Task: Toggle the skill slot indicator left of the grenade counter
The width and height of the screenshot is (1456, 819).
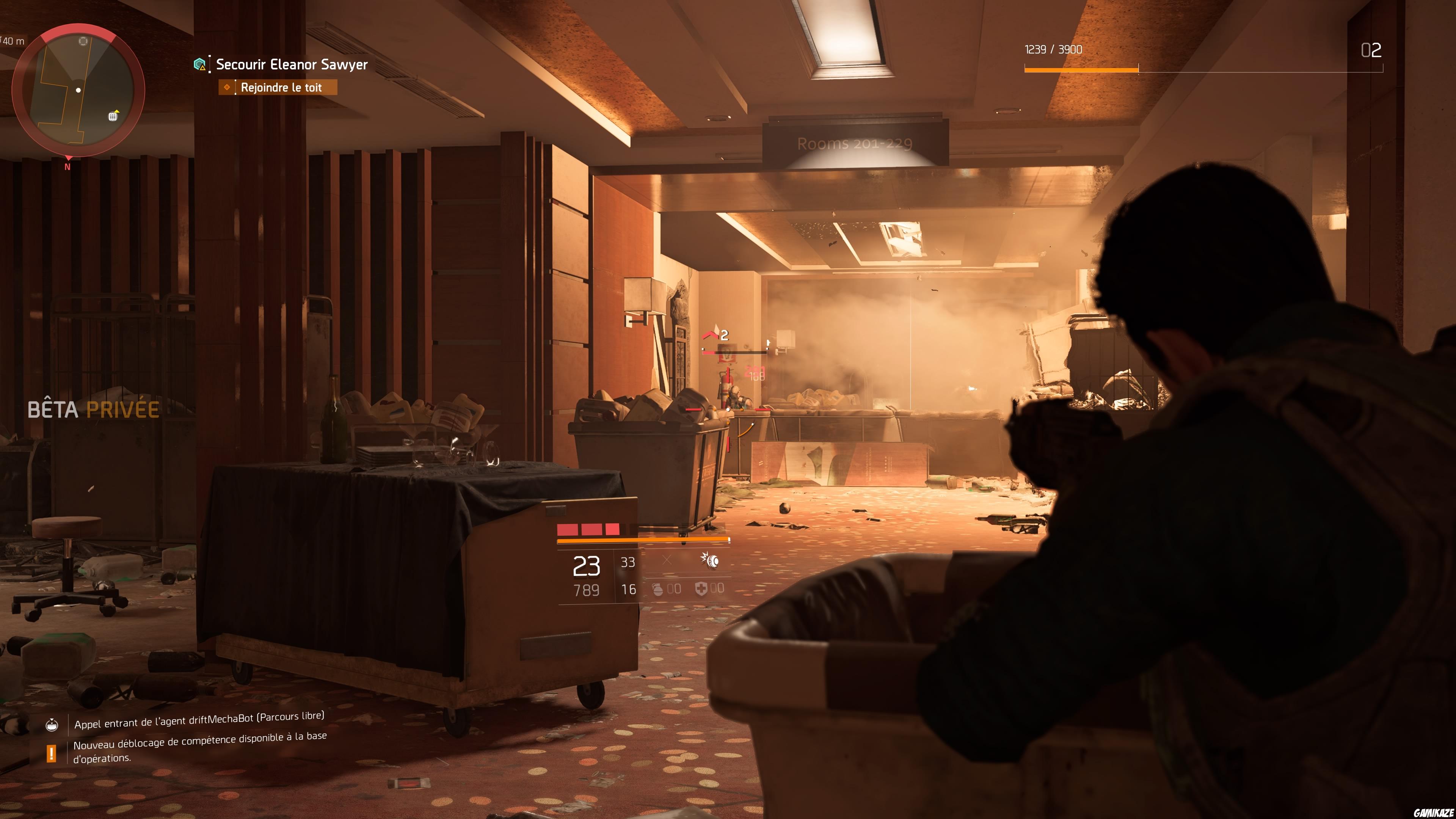Action: click(x=667, y=560)
